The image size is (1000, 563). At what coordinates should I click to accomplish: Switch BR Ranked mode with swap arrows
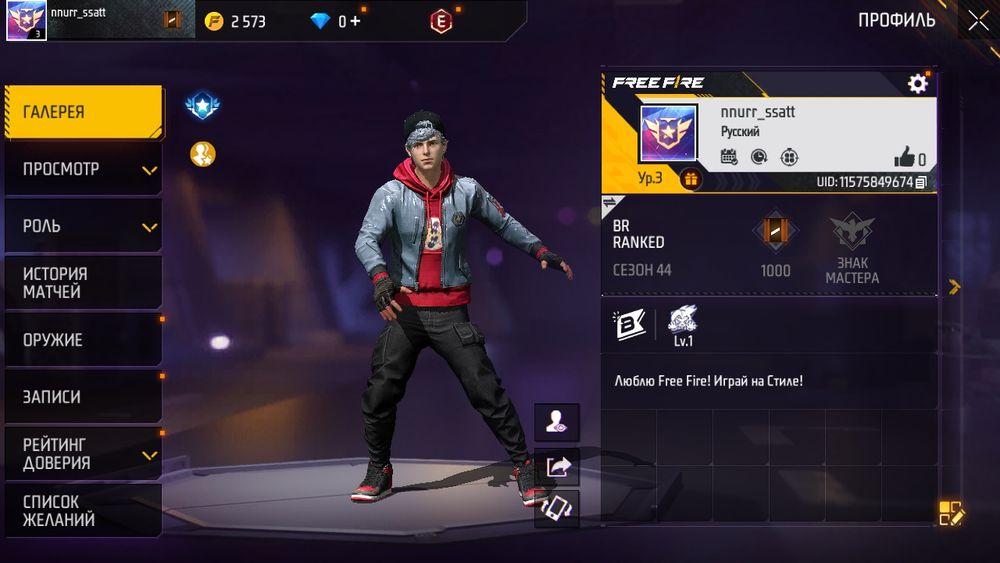click(609, 203)
